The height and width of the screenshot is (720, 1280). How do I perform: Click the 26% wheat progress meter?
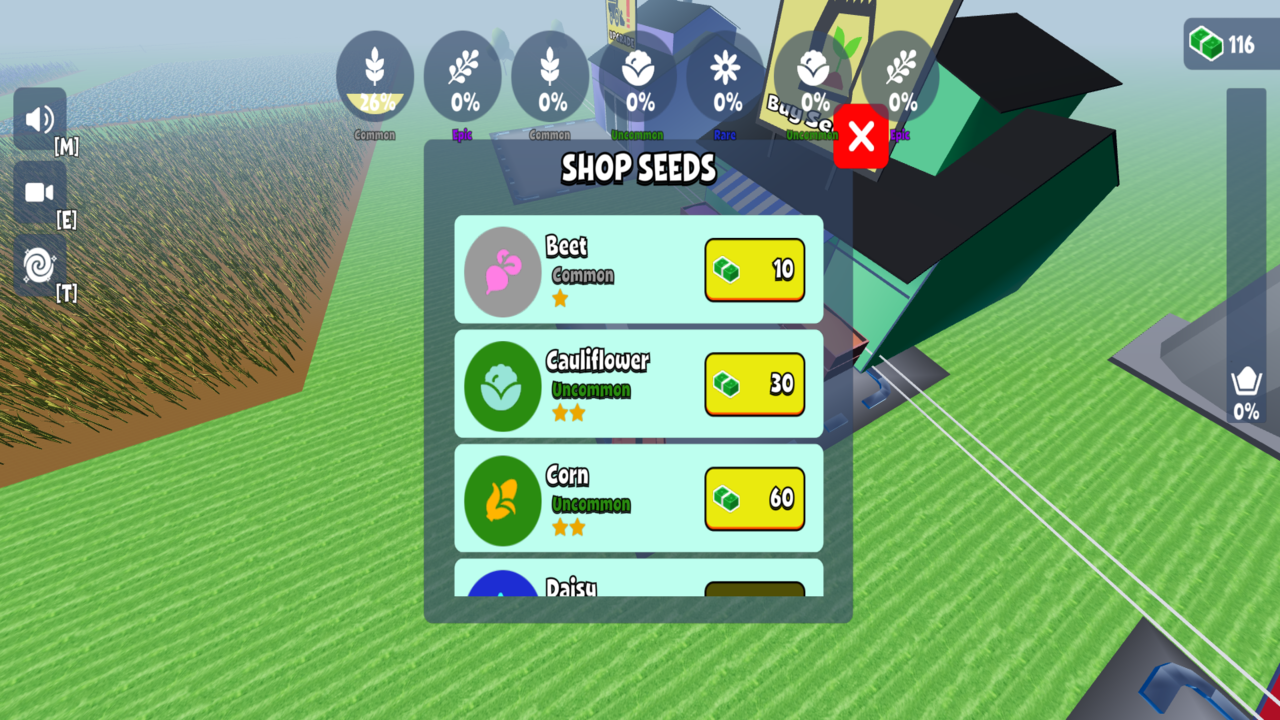point(376,75)
